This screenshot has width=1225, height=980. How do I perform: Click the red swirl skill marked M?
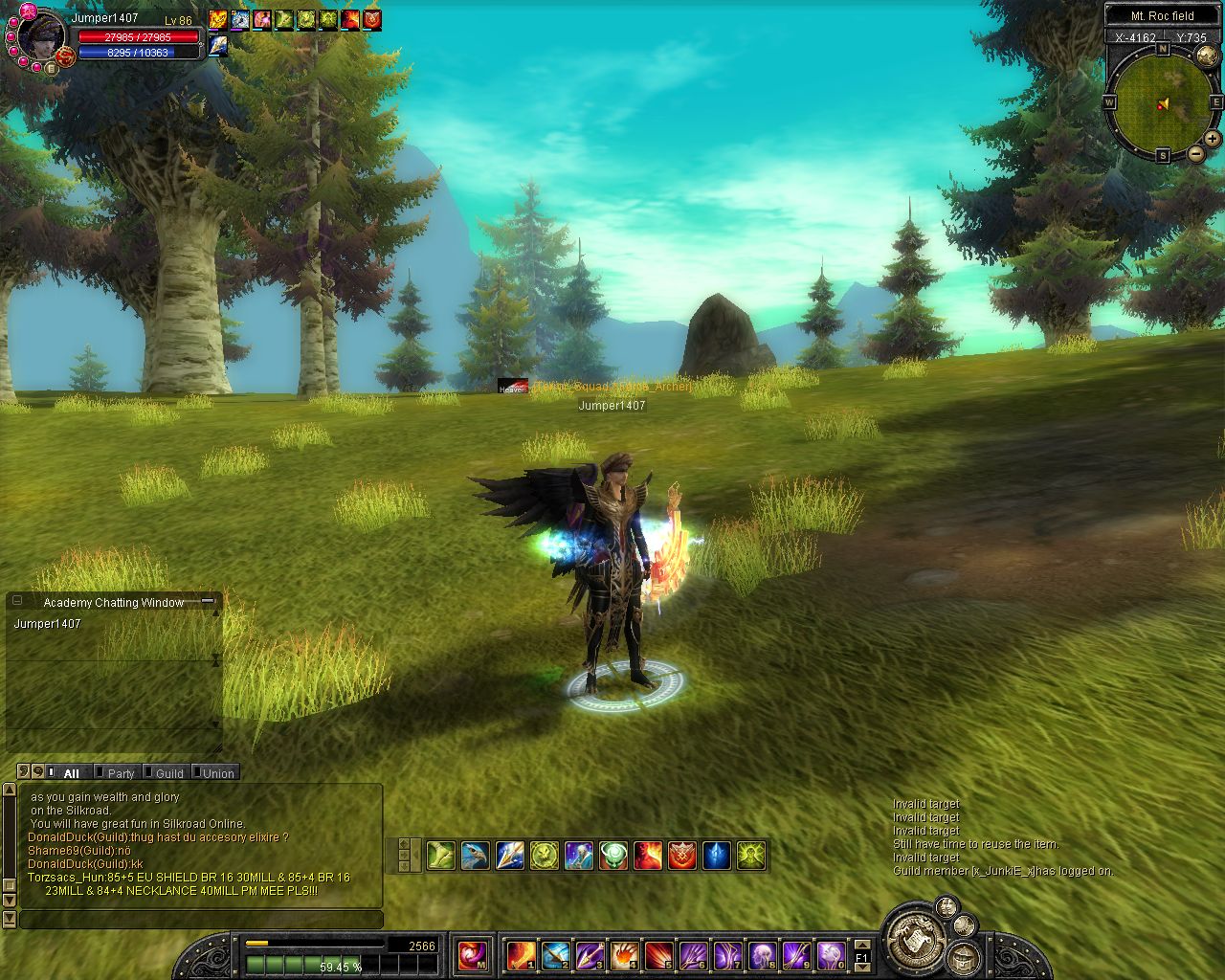click(x=472, y=954)
